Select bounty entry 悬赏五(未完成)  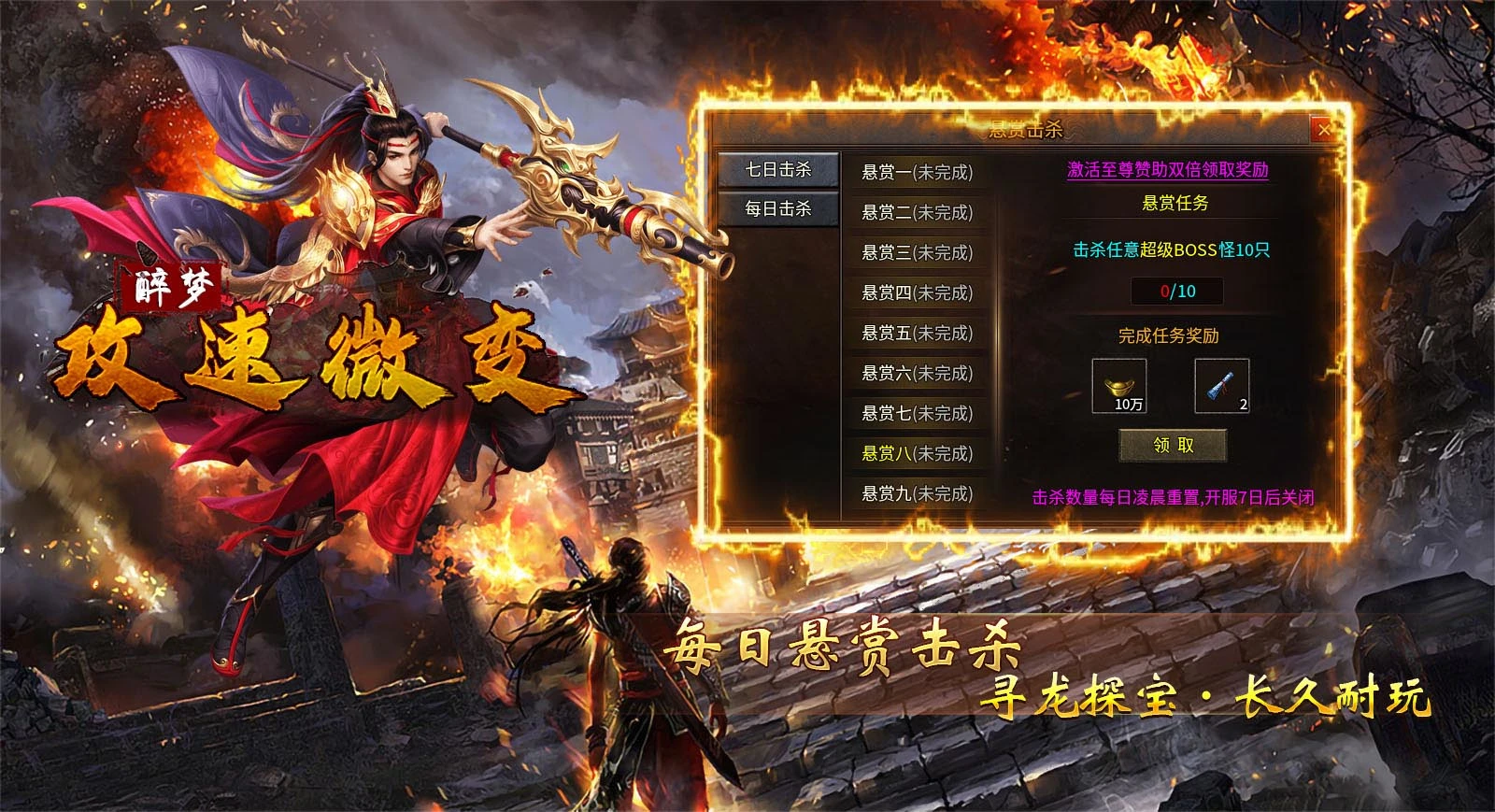click(x=920, y=334)
